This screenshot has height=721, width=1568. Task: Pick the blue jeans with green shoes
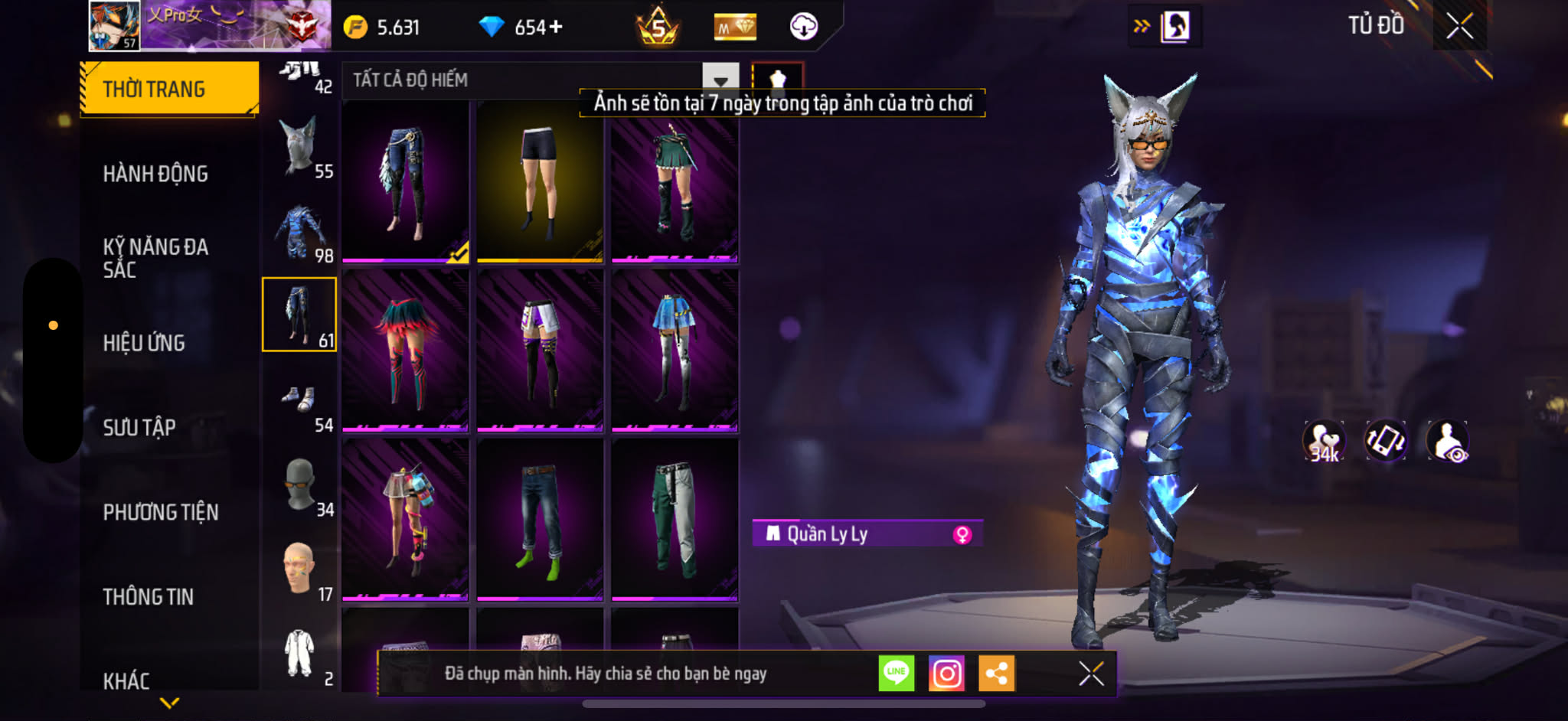point(540,519)
